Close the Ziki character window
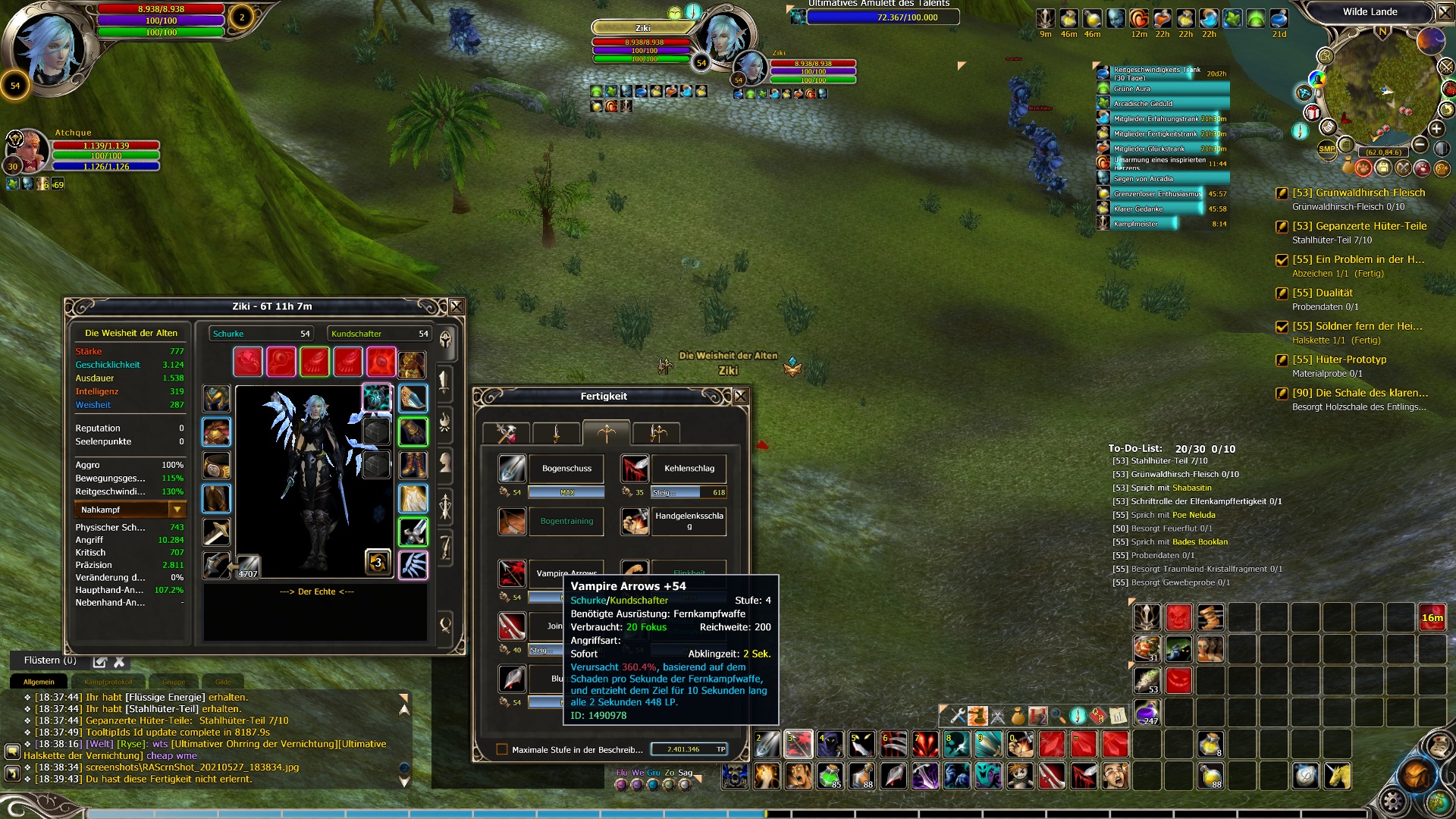The width and height of the screenshot is (1456, 819). pyautogui.click(x=457, y=306)
